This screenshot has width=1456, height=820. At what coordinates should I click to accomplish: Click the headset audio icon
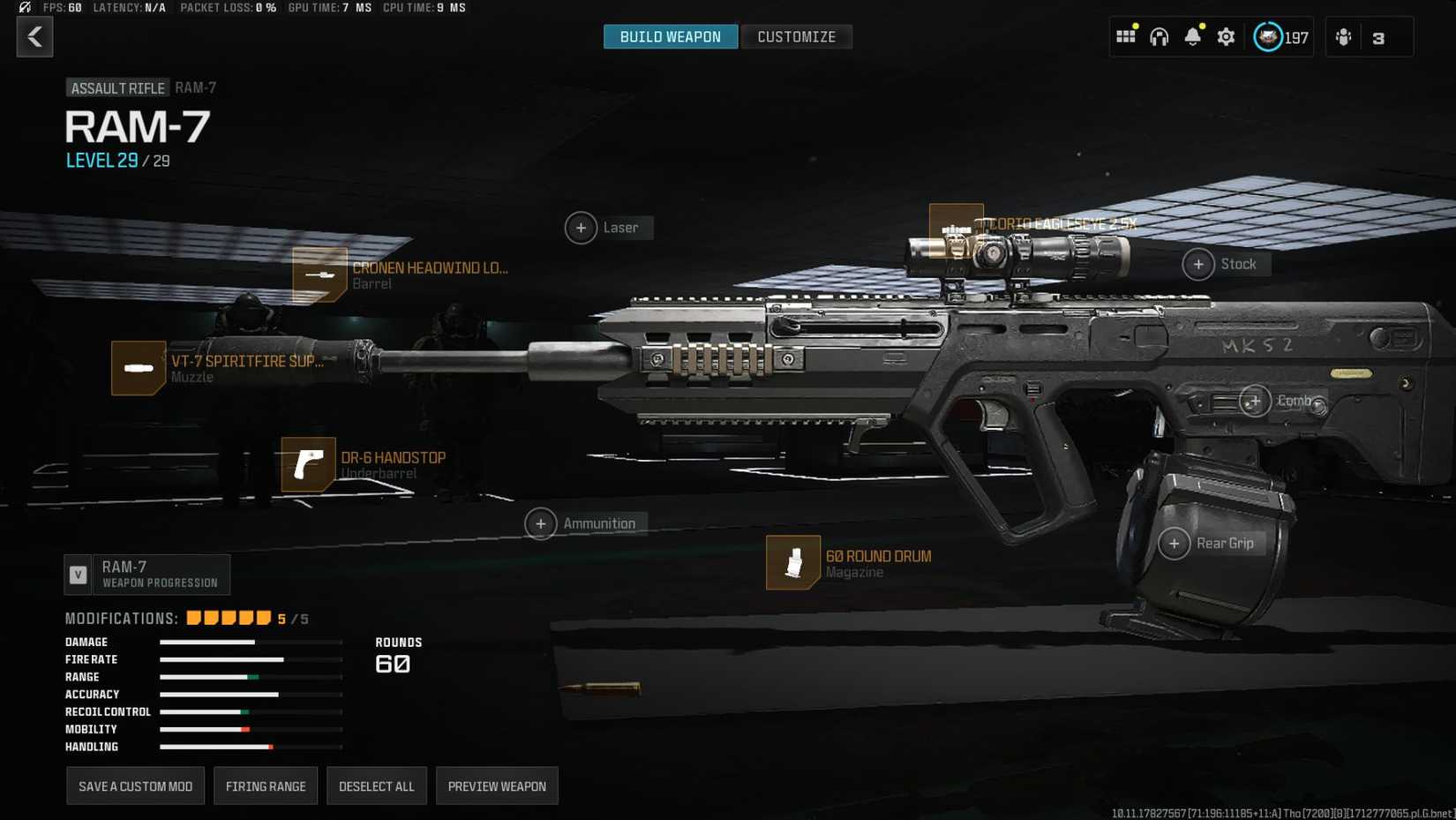point(1159,37)
